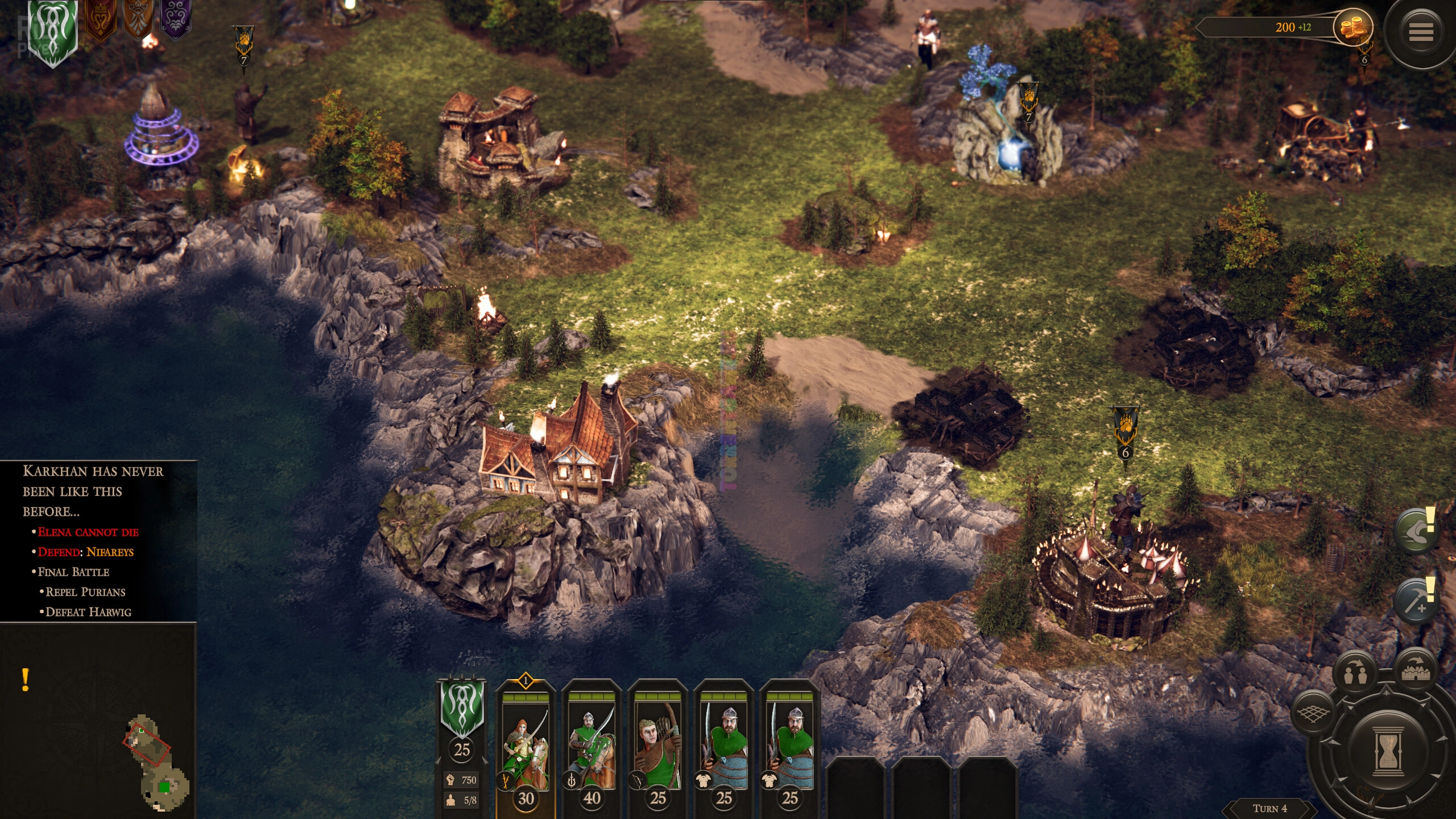The image size is (1456, 819).
Task: Select the orange faction banner
Action: click(x=138, y=19)
